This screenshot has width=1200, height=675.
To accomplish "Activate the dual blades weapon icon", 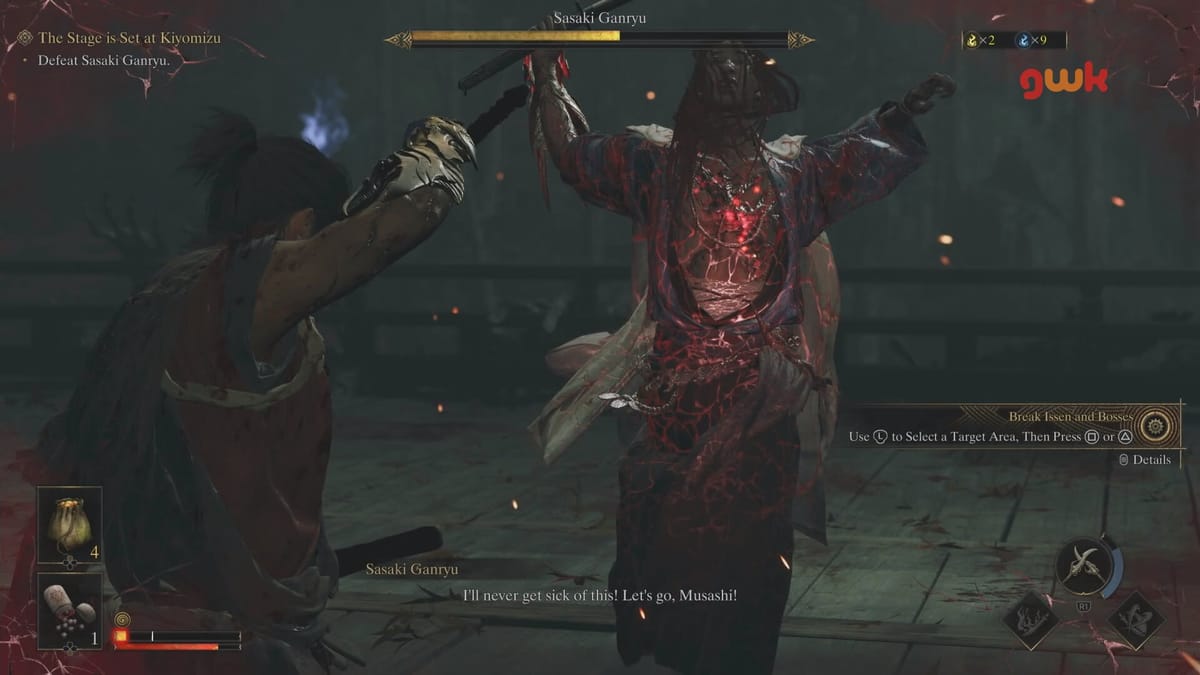I will coord(1084,567).
